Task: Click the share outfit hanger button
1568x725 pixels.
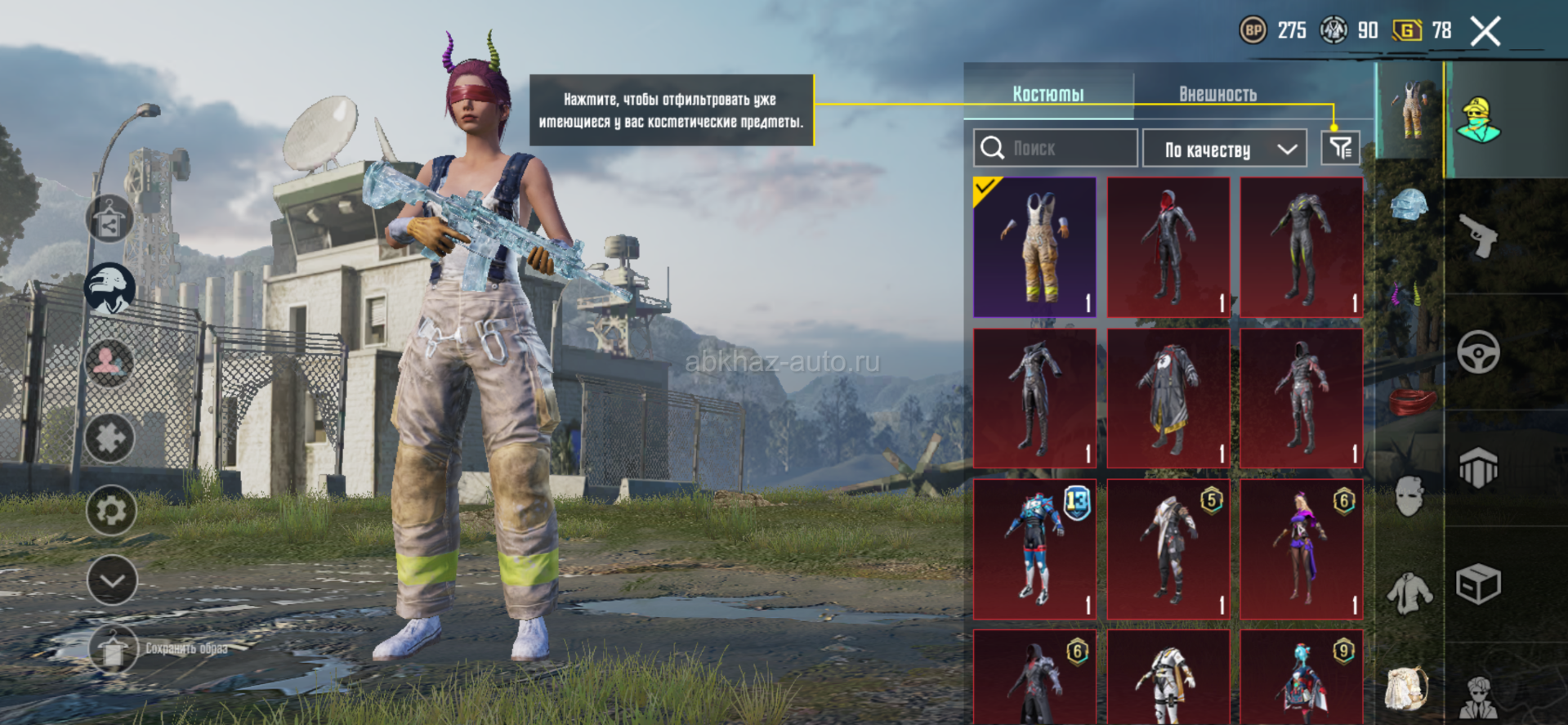Action: pos(109,219)
